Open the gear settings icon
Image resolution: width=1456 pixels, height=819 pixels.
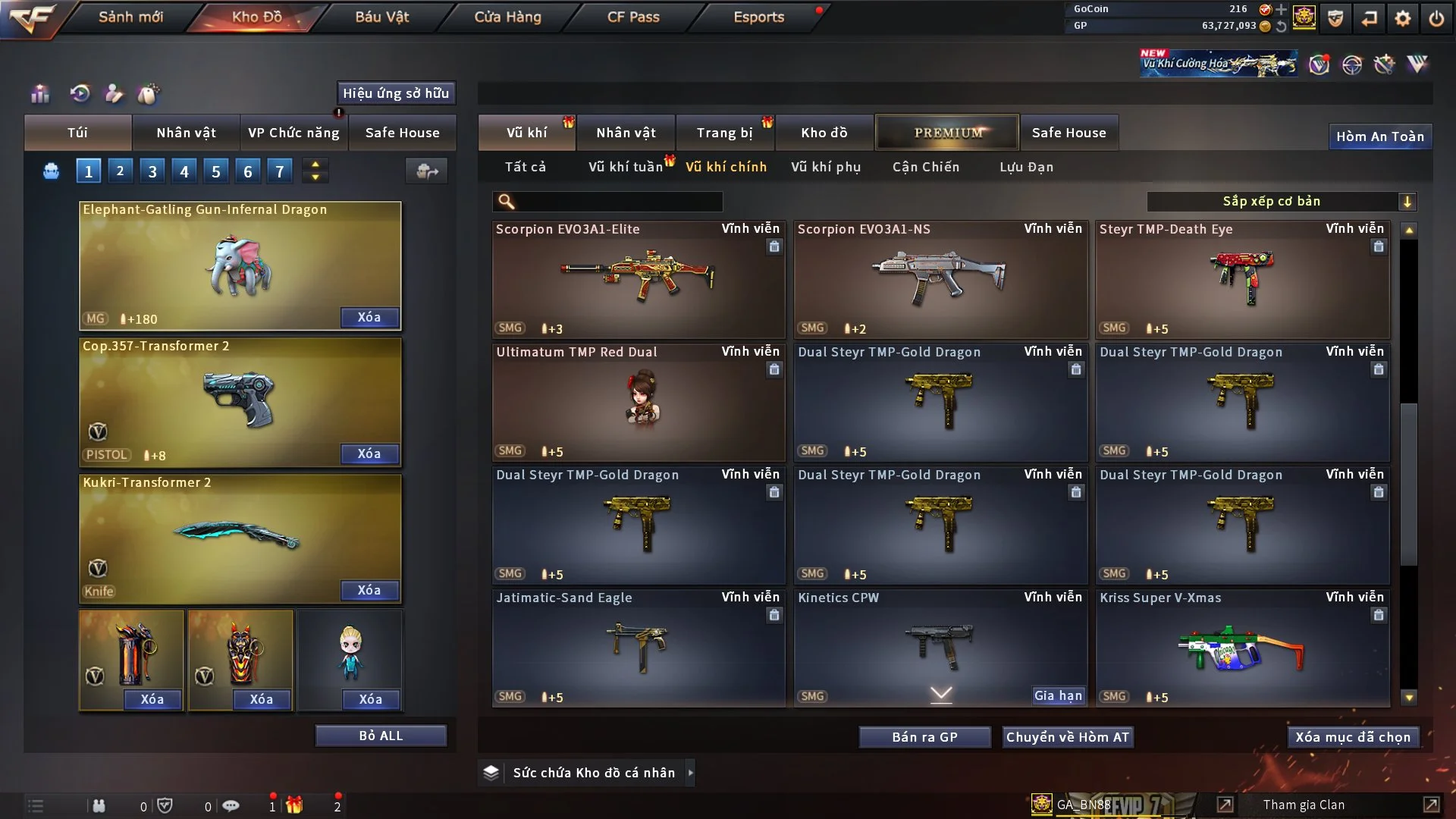point(1402,18)
